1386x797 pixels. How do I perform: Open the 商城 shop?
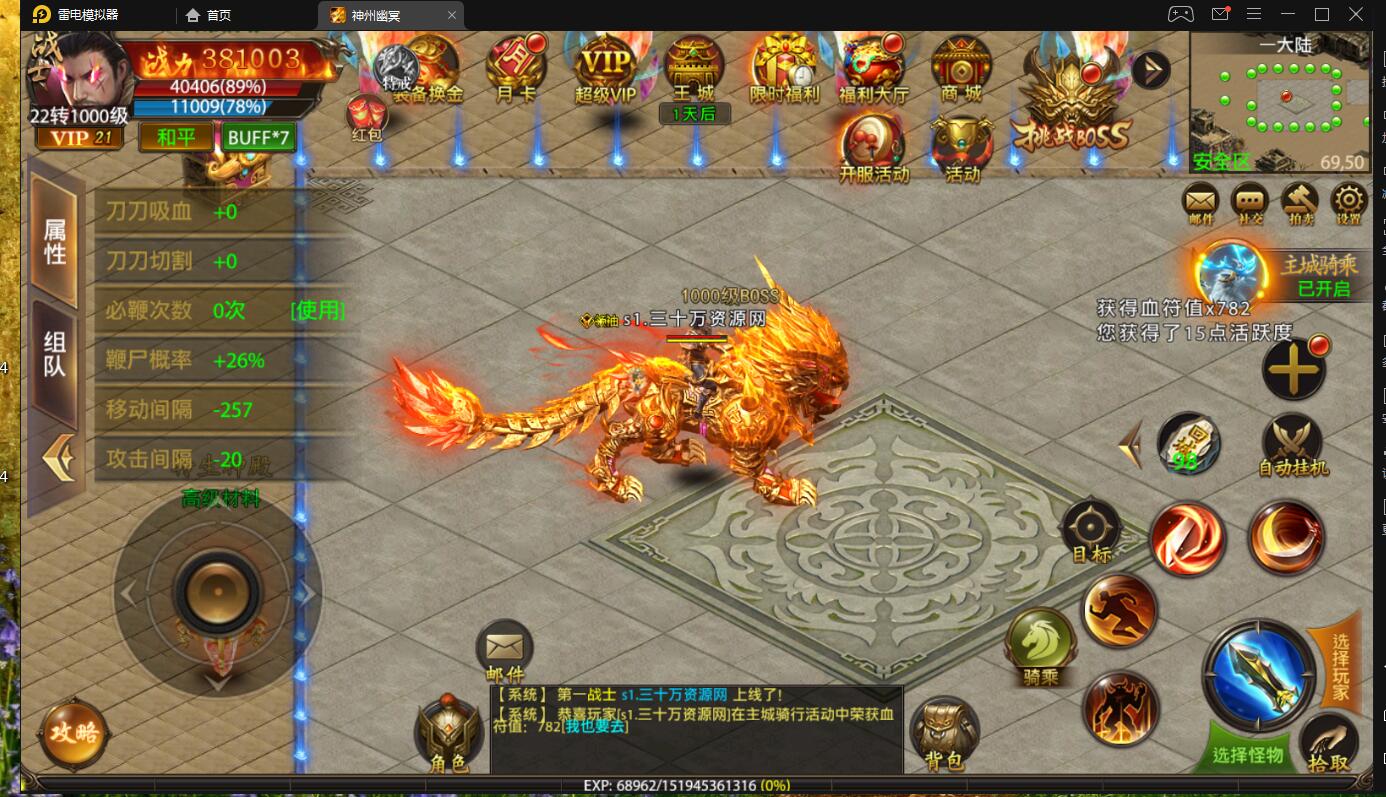pyautogui.click(x=961, y=68)
